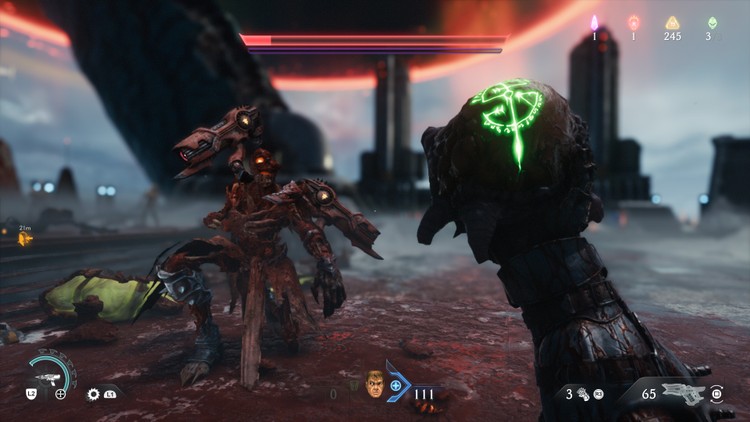
Task: Select the purple crystal resource icon
Action: [x=594, y=22]
